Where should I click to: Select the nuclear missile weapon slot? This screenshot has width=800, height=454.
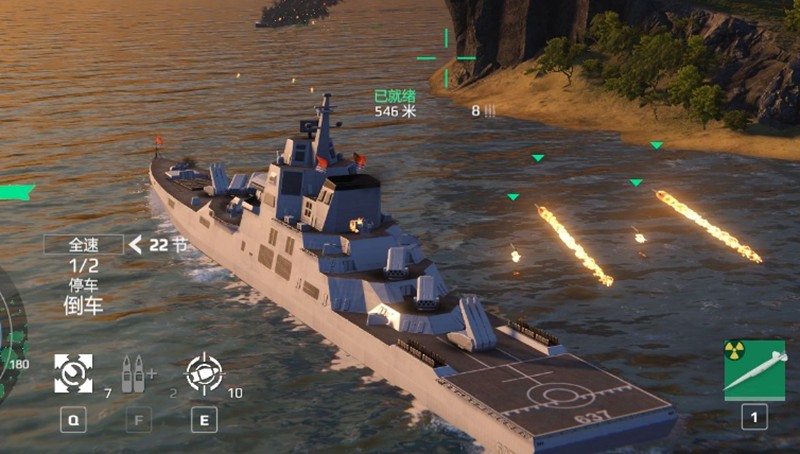[x=754, y=370]
